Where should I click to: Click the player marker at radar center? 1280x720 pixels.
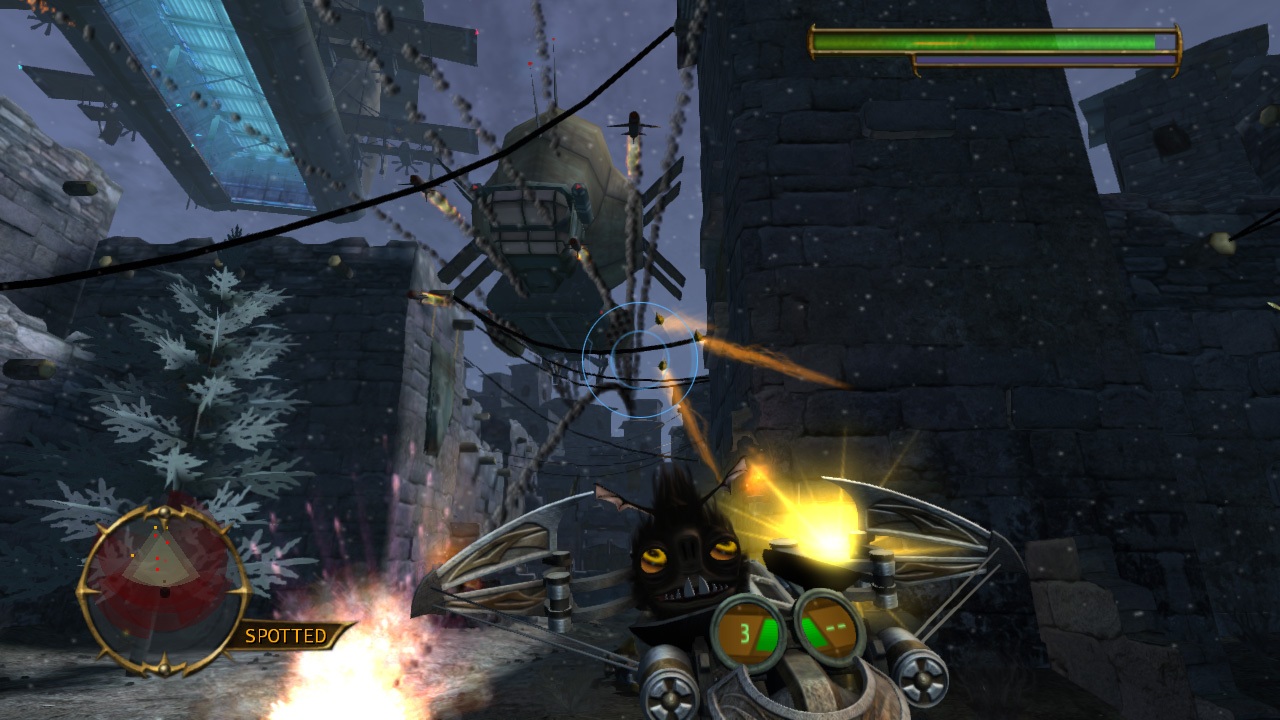tap(166, 592)
